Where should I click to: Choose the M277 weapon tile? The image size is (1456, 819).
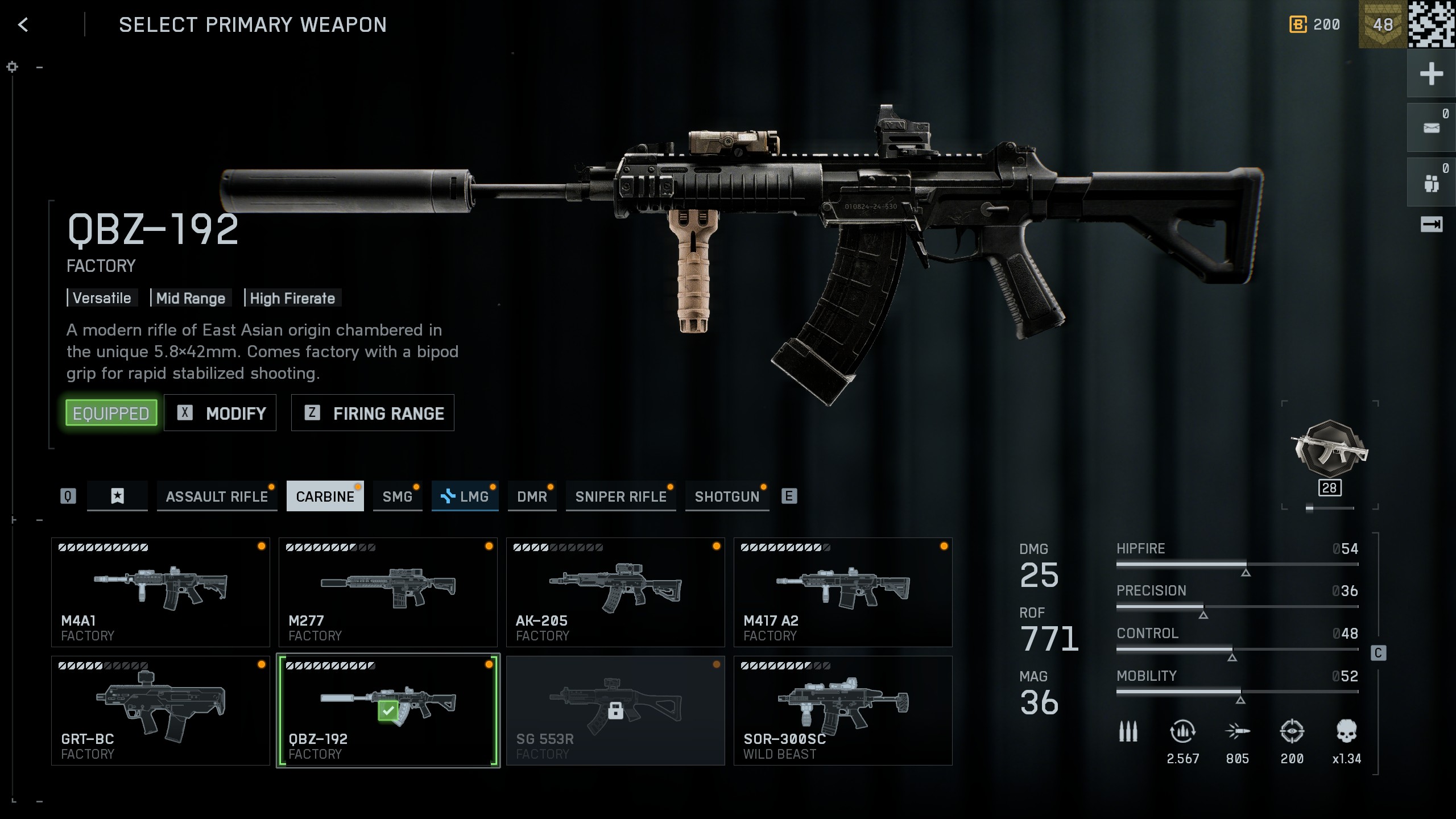click(388, 592)
